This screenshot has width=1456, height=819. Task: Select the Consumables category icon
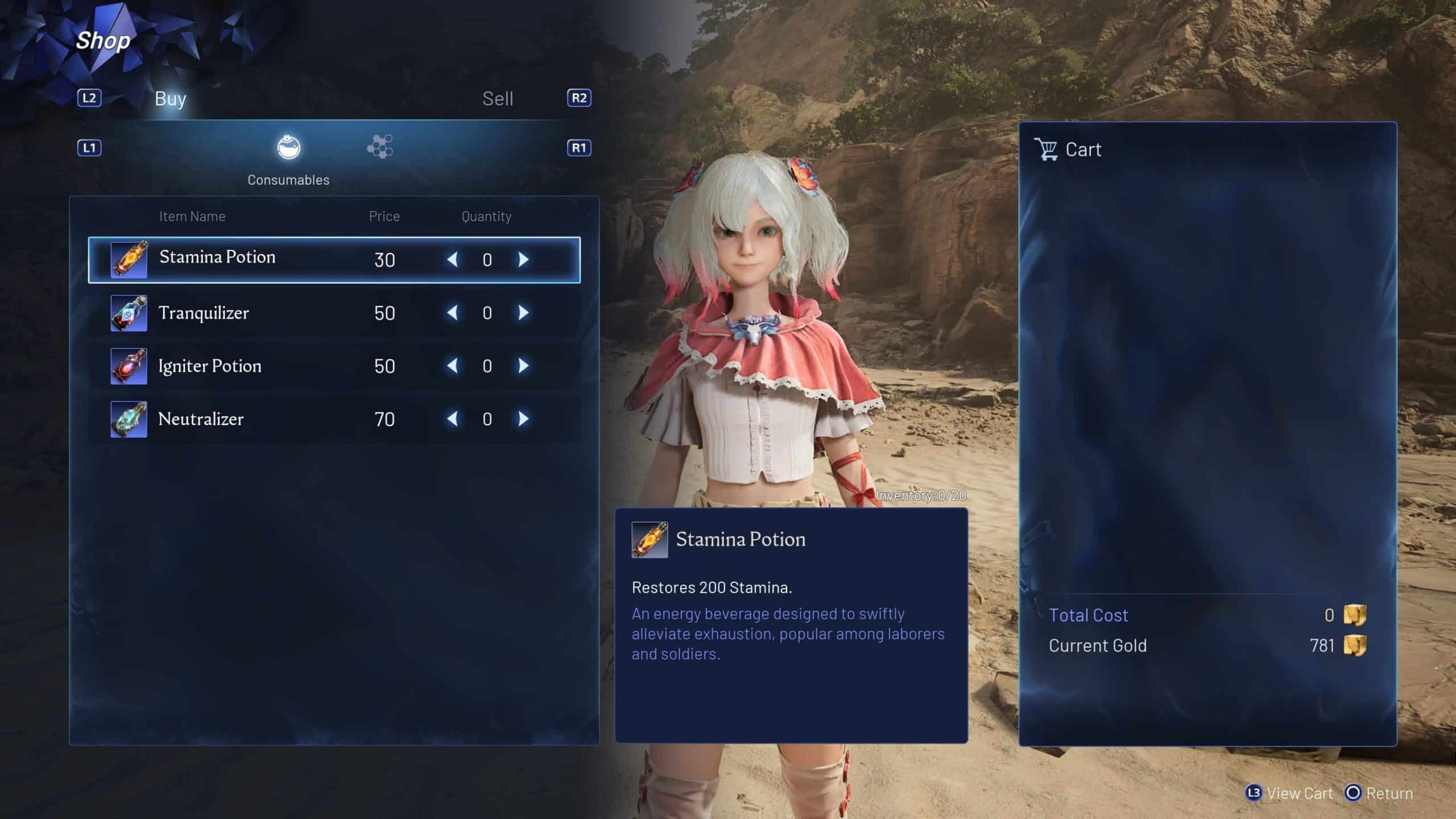pyautogui.click(x=289, y=148)
